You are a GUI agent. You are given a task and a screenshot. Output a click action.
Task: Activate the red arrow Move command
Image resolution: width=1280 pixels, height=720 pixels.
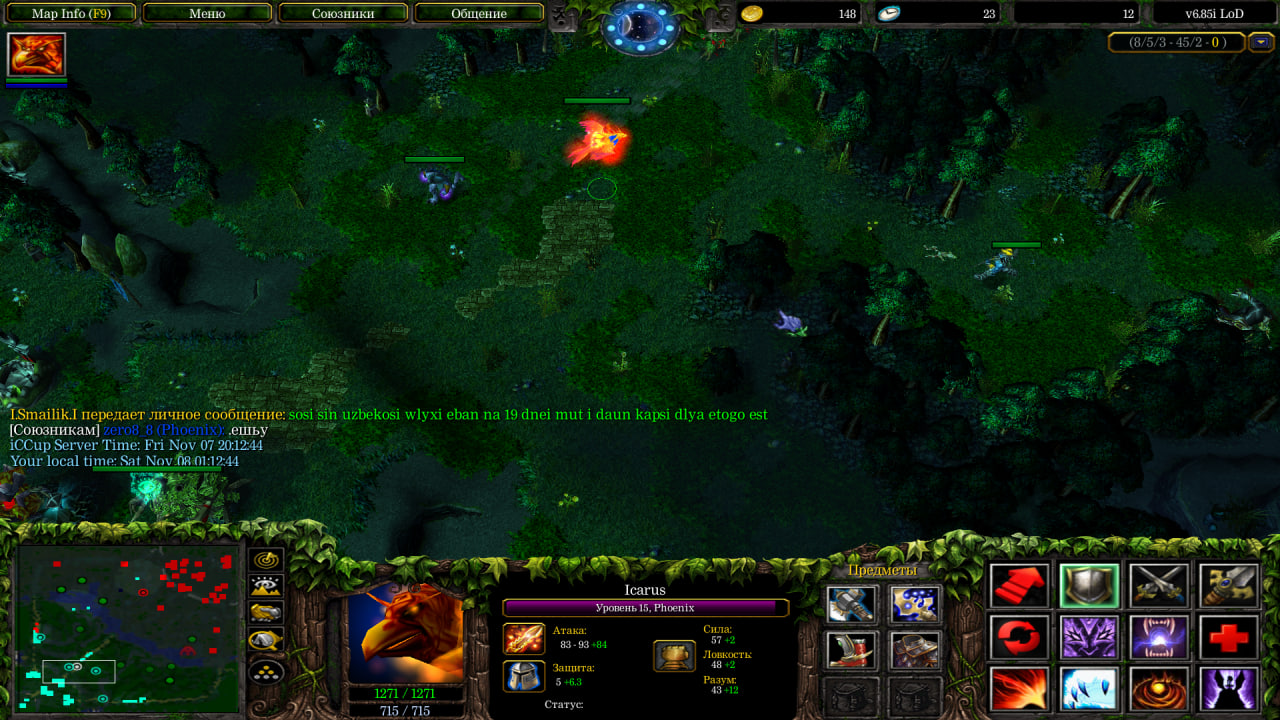point(1020,586)
